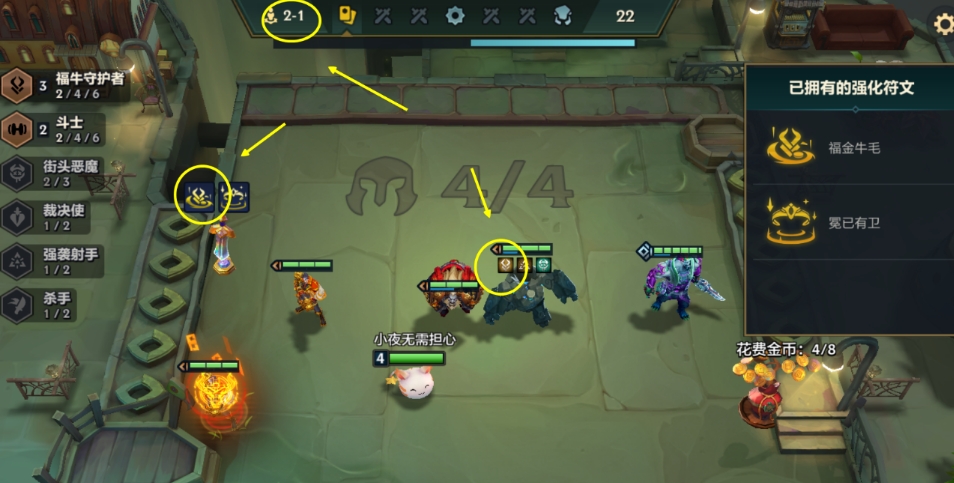Open the settings gear menu
954x483 pixels.
[942, 22]
